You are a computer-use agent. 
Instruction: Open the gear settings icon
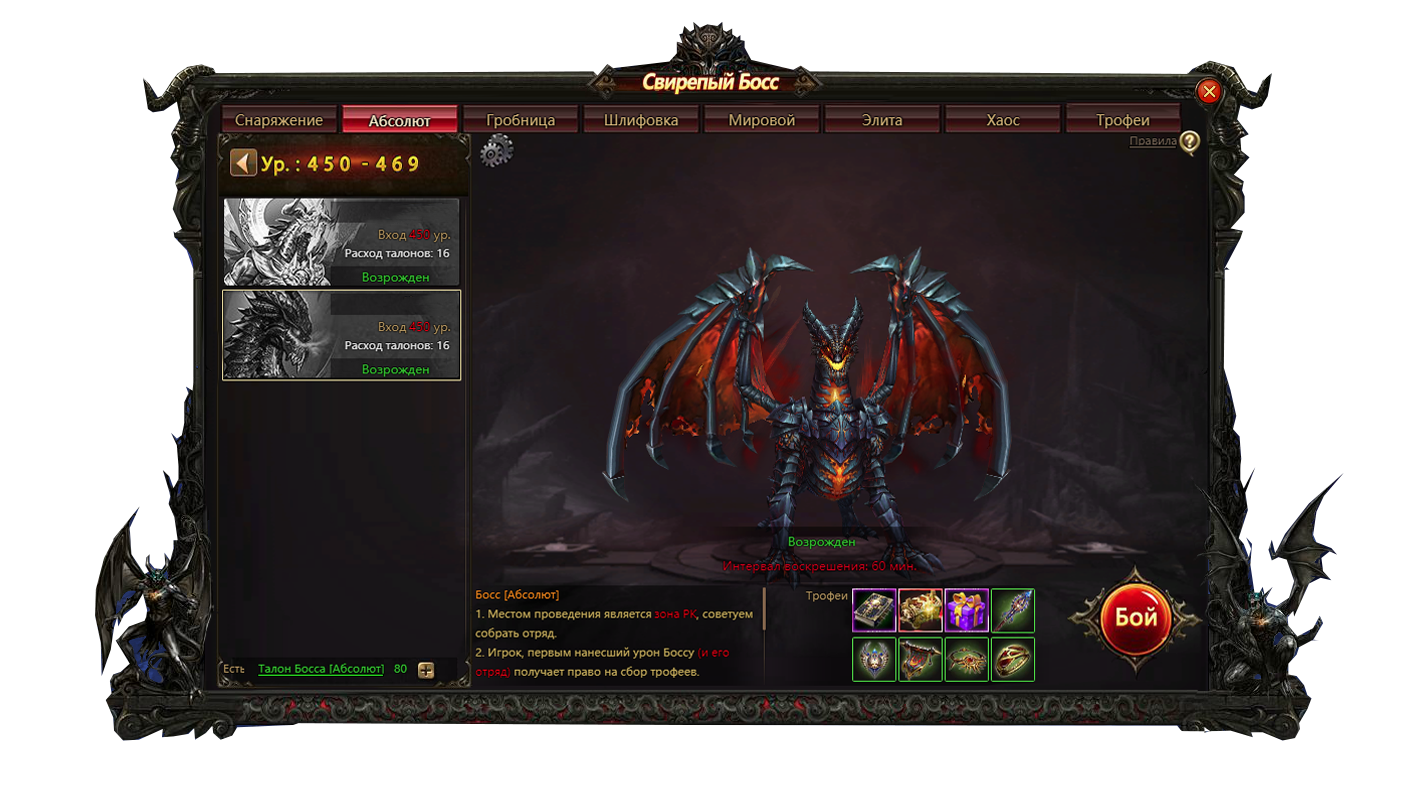[496, 151]
